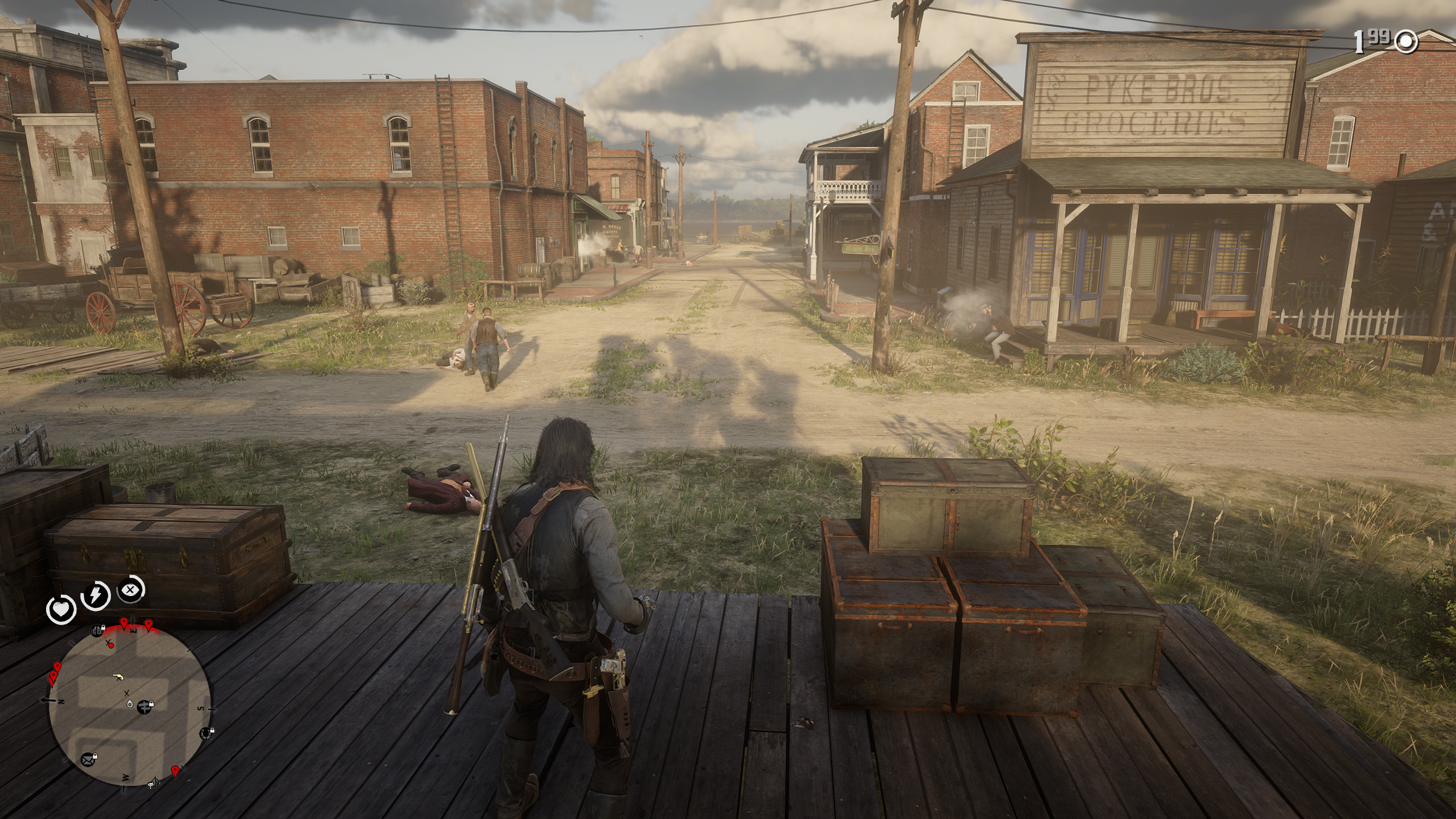Viewport: 1456px width, 819px height.
Task: Click the heart health core icon
Action: (x=61, y=609)
